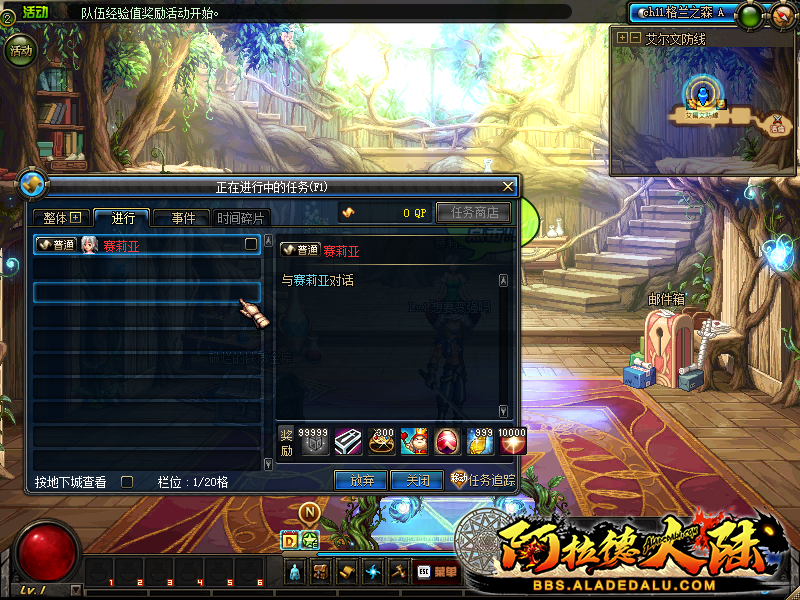Screen dimensions: 800x600
Task: Zoom in the minimap with the plus button
Action: tap(621, 37)
